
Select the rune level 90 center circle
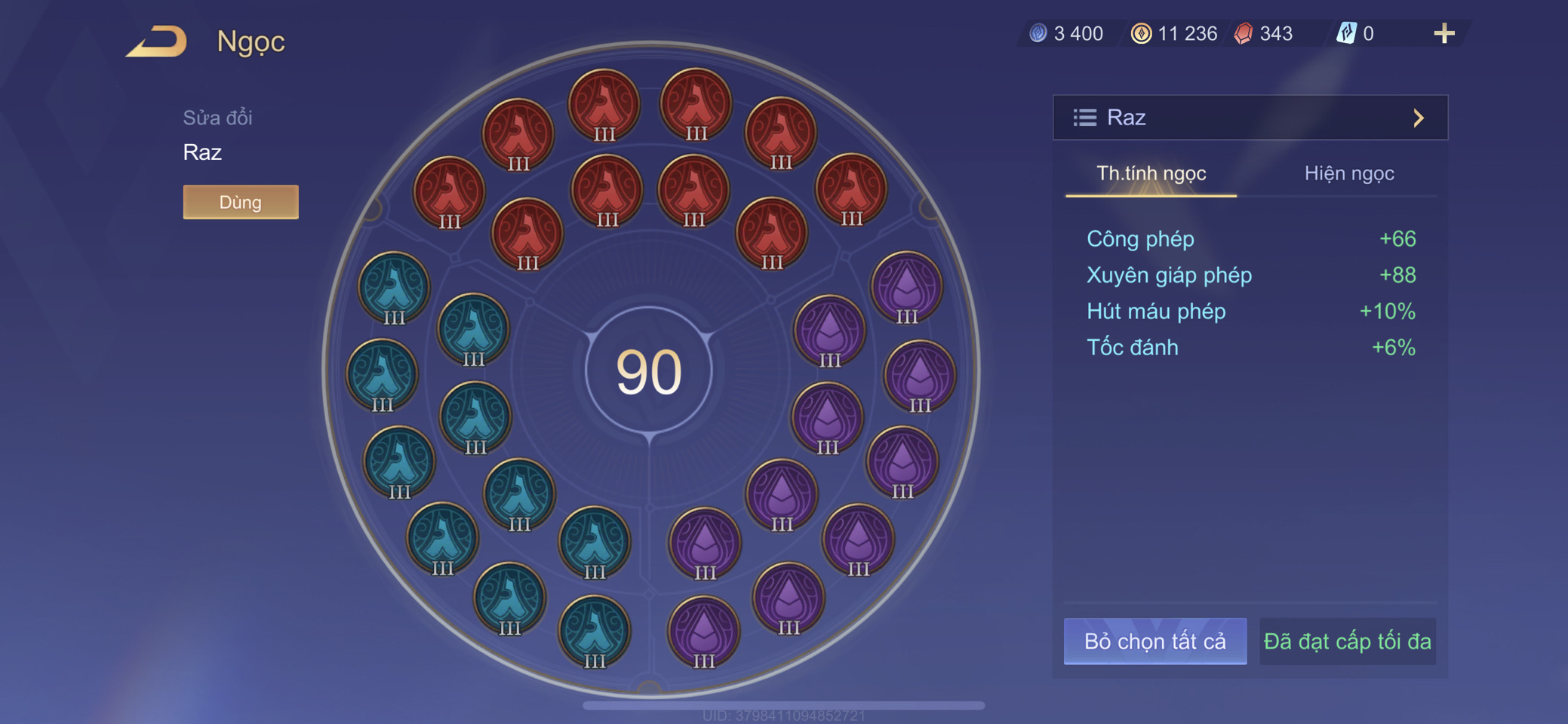(x=649, y=371)
